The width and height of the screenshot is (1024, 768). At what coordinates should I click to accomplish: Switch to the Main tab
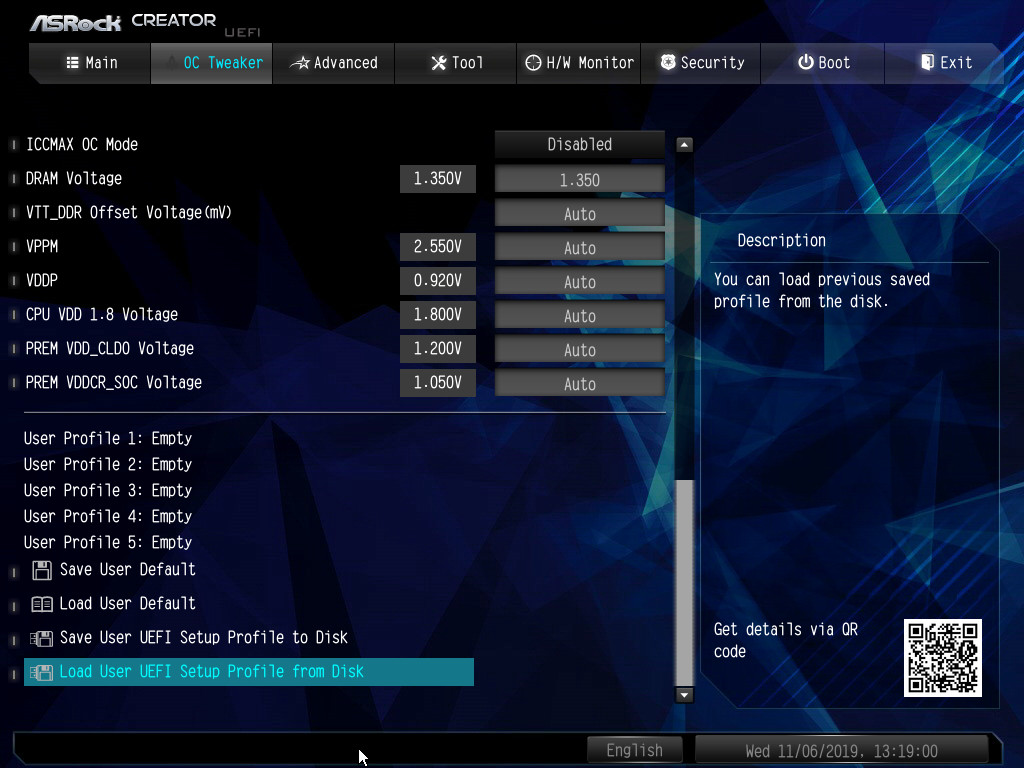[91, 63]
